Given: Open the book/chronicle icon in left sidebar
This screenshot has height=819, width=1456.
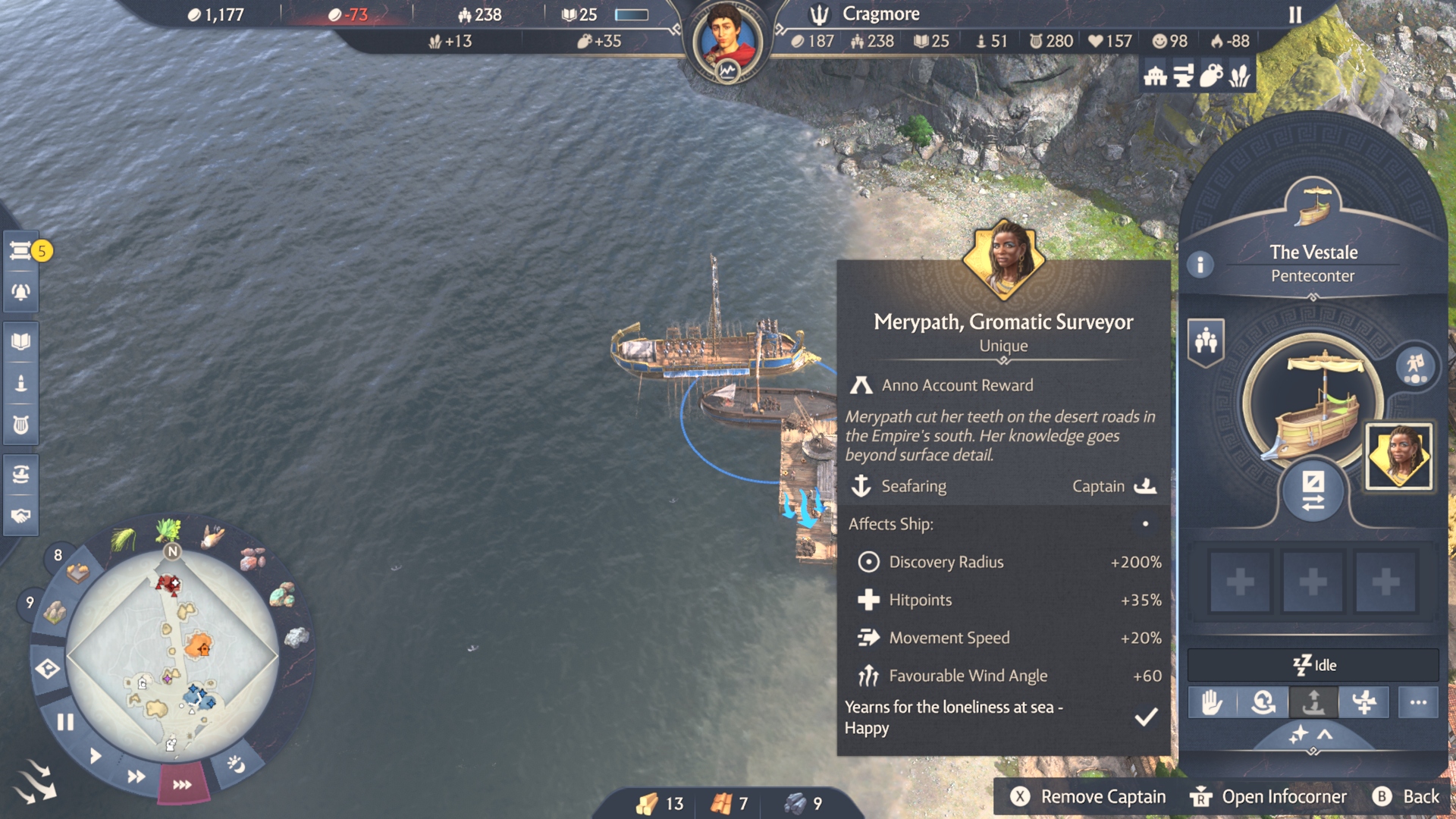Looking at the screenshot, I should pyautogui.click(x=20, y=341).
